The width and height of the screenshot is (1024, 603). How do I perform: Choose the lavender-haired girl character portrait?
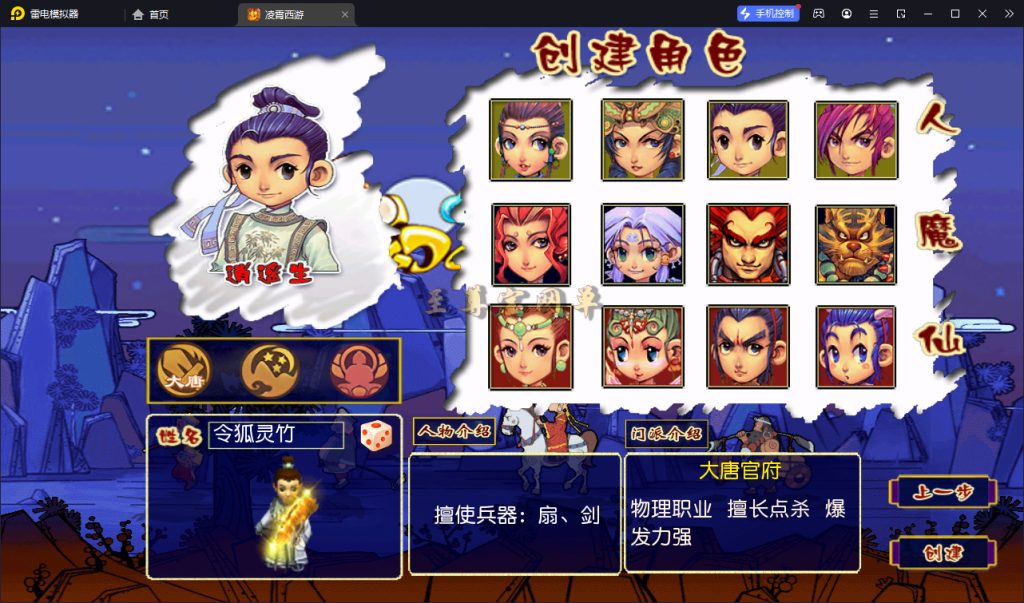(642, 245)
